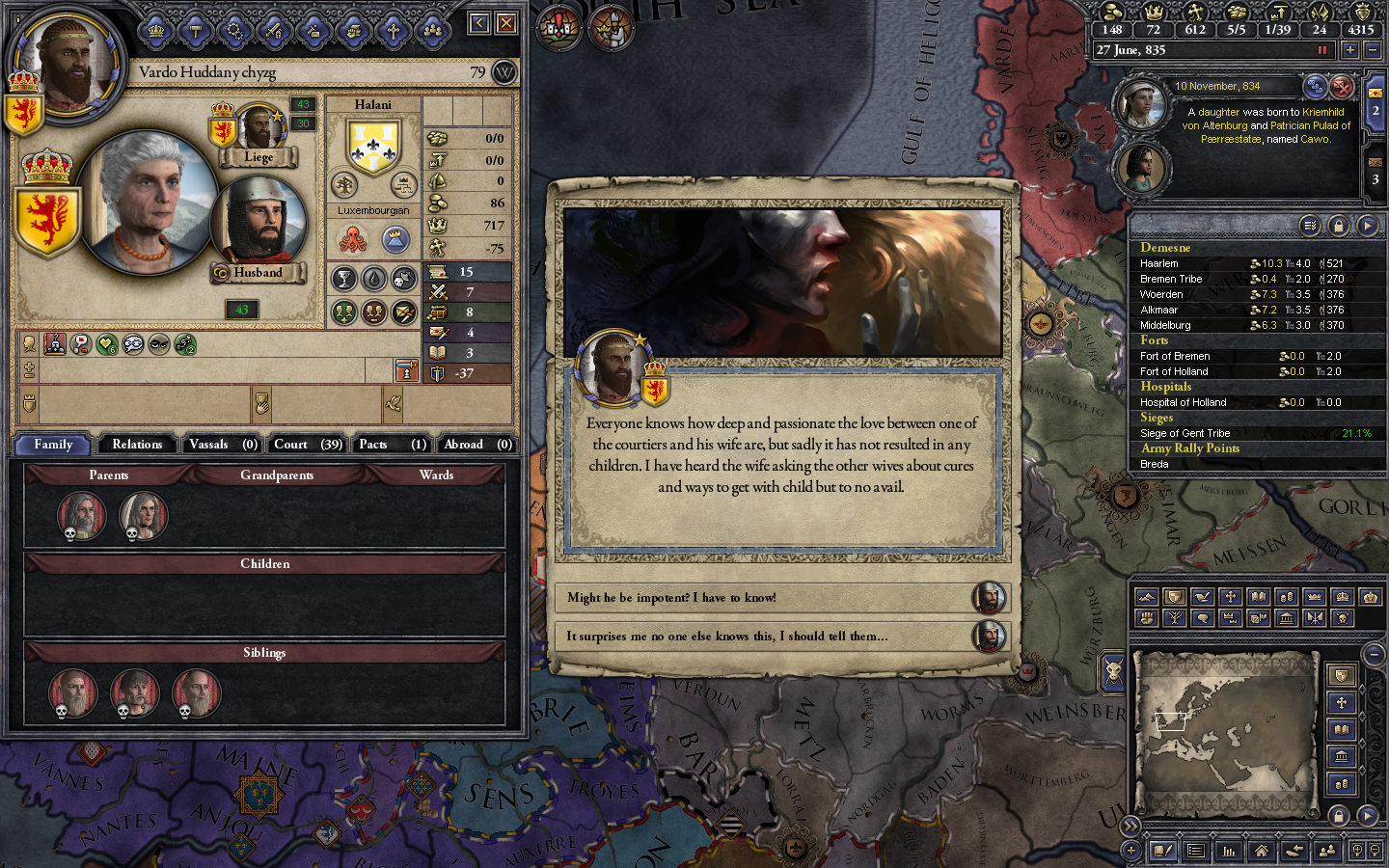The image size is (1389, 868).
Task: Pick the option 'It surprises me no one else knows this'
Action: (x=767, y=637)
